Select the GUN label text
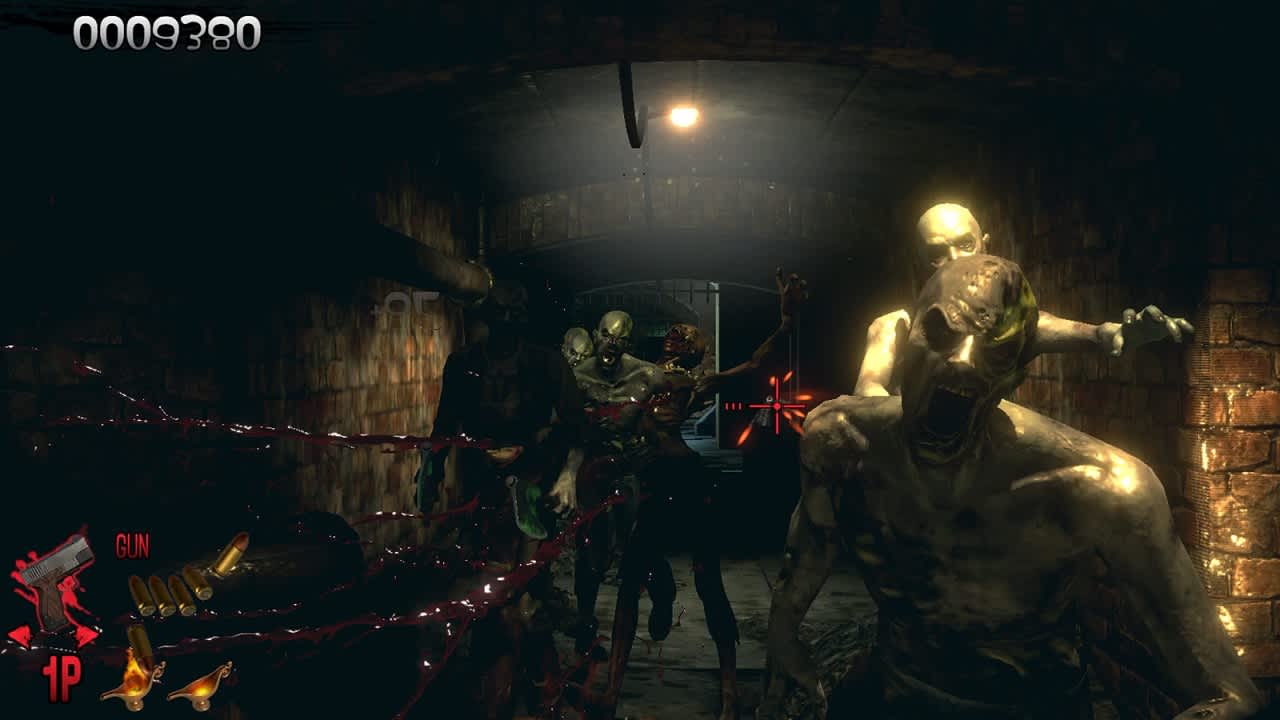Image resolution: width=1280 pixels, height=720 pixels. click(131, 546)
